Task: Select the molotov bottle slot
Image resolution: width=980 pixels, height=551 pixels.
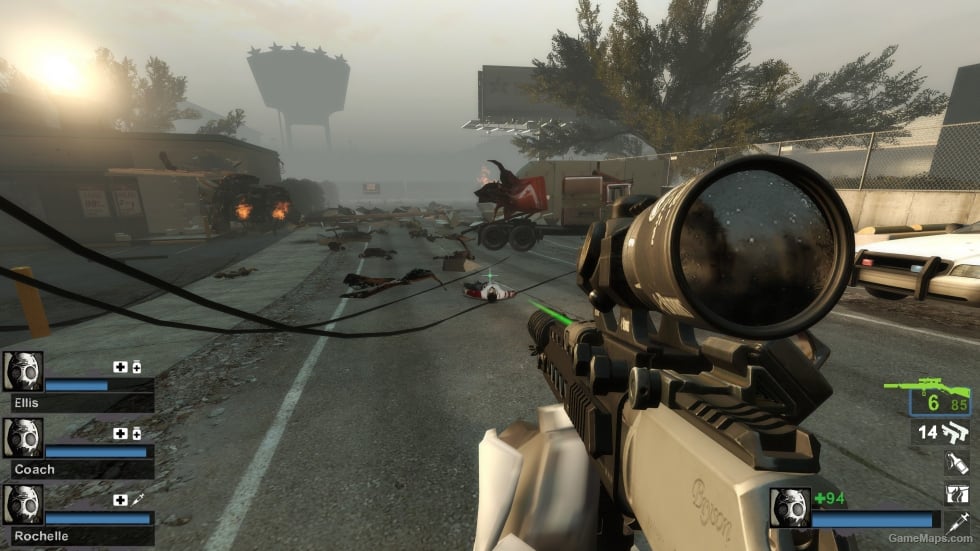Action: (956, 463)
